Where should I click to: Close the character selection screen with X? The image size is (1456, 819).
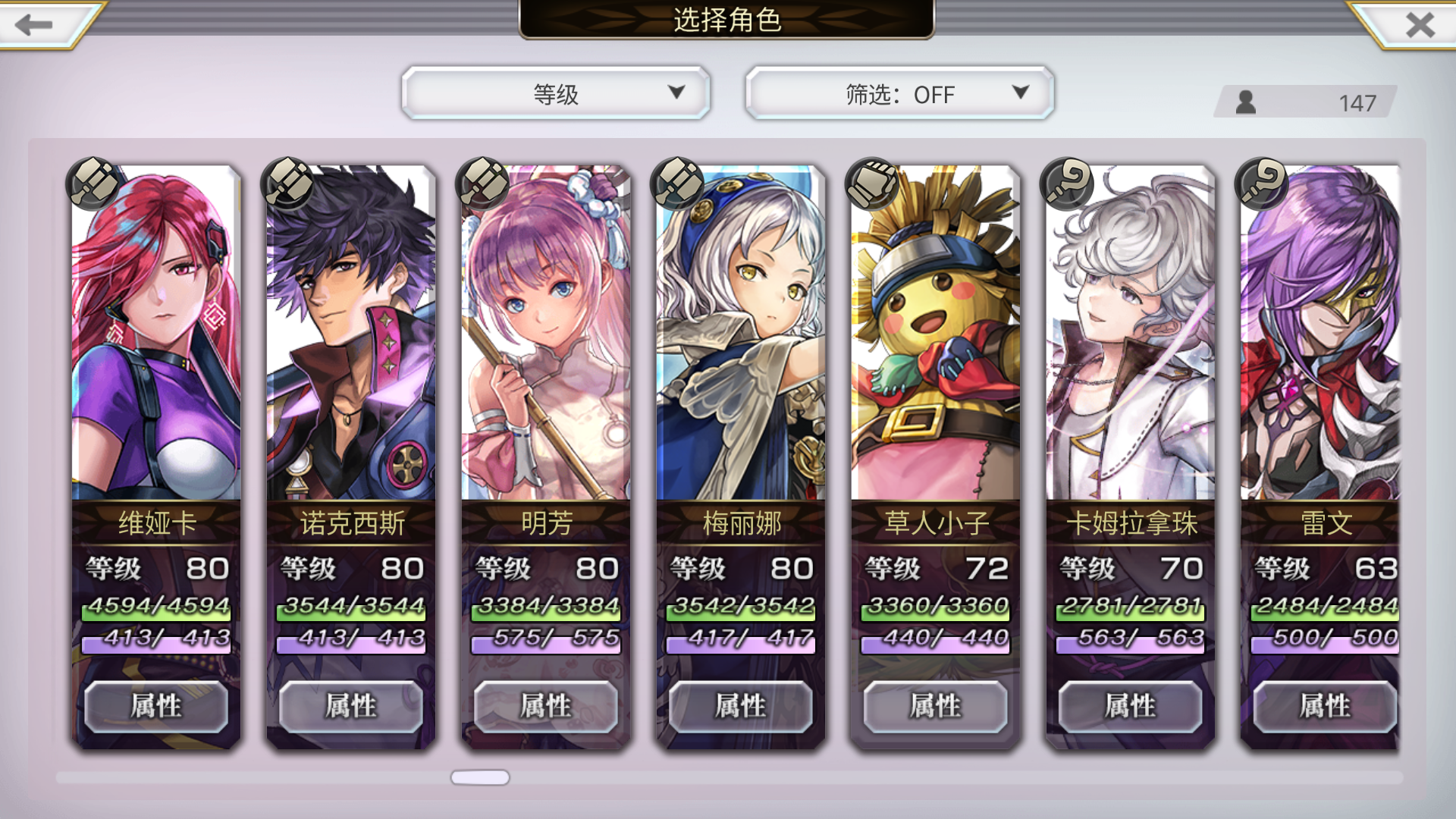[1420, 25]
